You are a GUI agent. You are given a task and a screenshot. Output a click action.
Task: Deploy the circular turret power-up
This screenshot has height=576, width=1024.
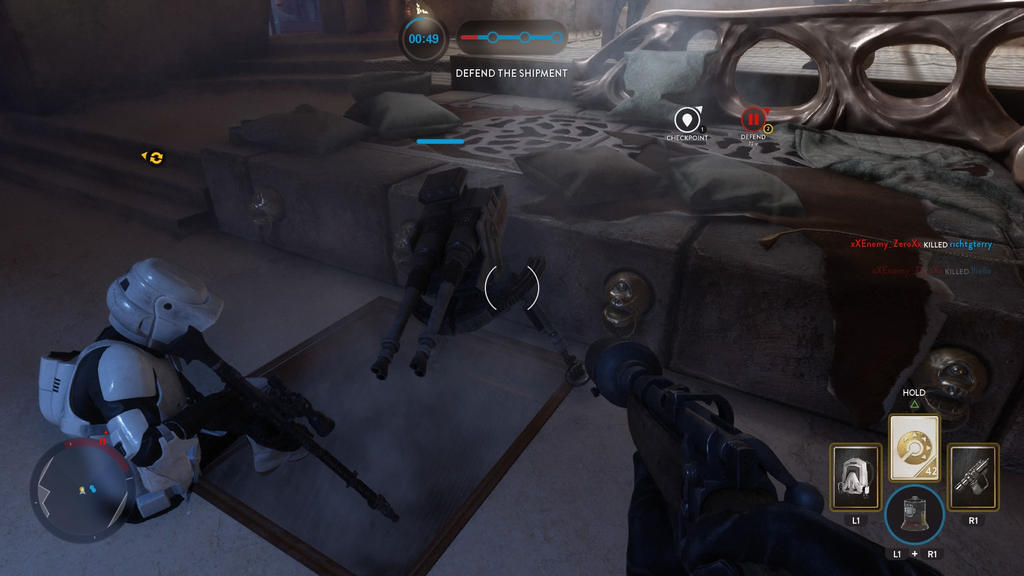coord(914,515)
